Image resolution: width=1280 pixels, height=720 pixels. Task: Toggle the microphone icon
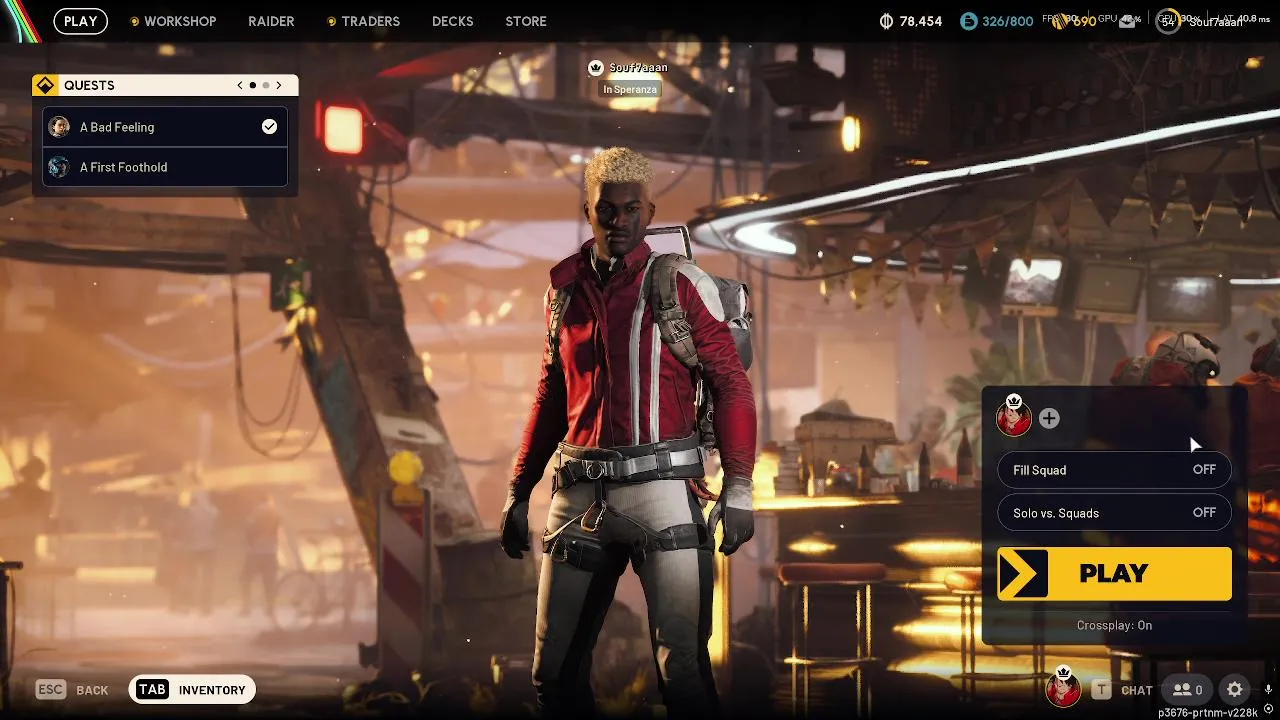1268,690
